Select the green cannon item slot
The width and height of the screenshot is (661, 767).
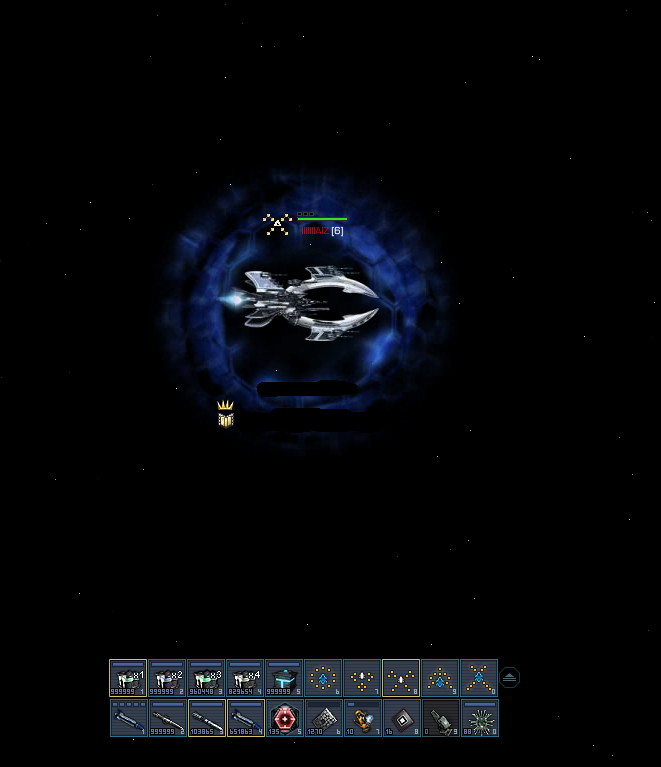[440, 717]
